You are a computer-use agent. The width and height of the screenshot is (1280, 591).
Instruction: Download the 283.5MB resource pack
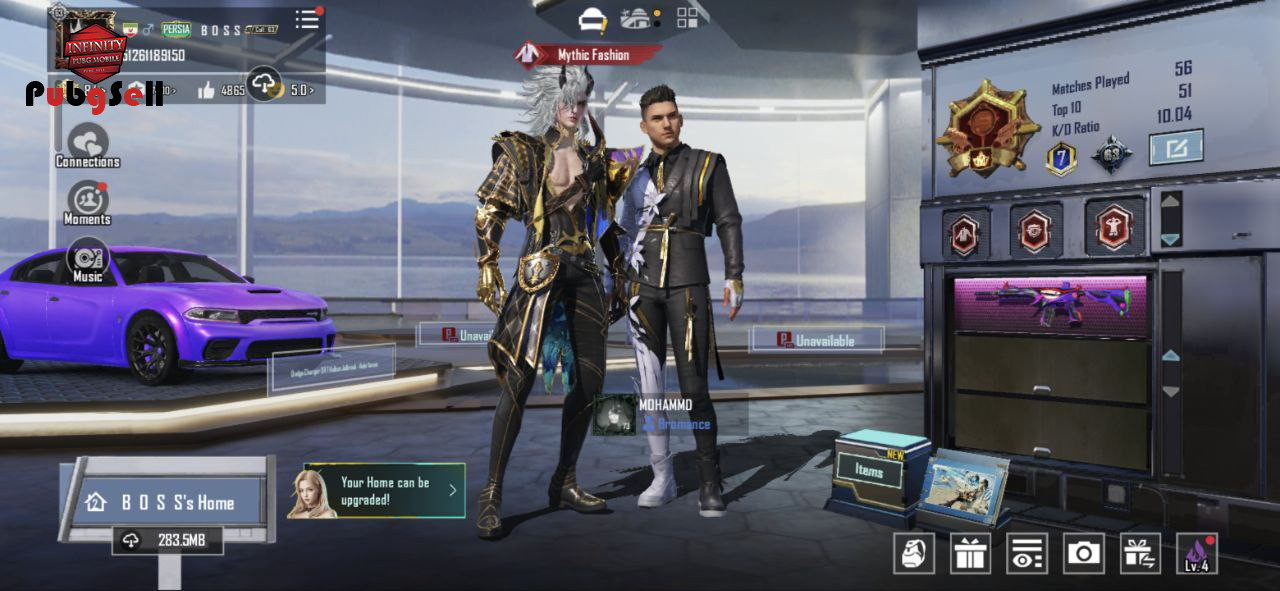pos(167,540)
